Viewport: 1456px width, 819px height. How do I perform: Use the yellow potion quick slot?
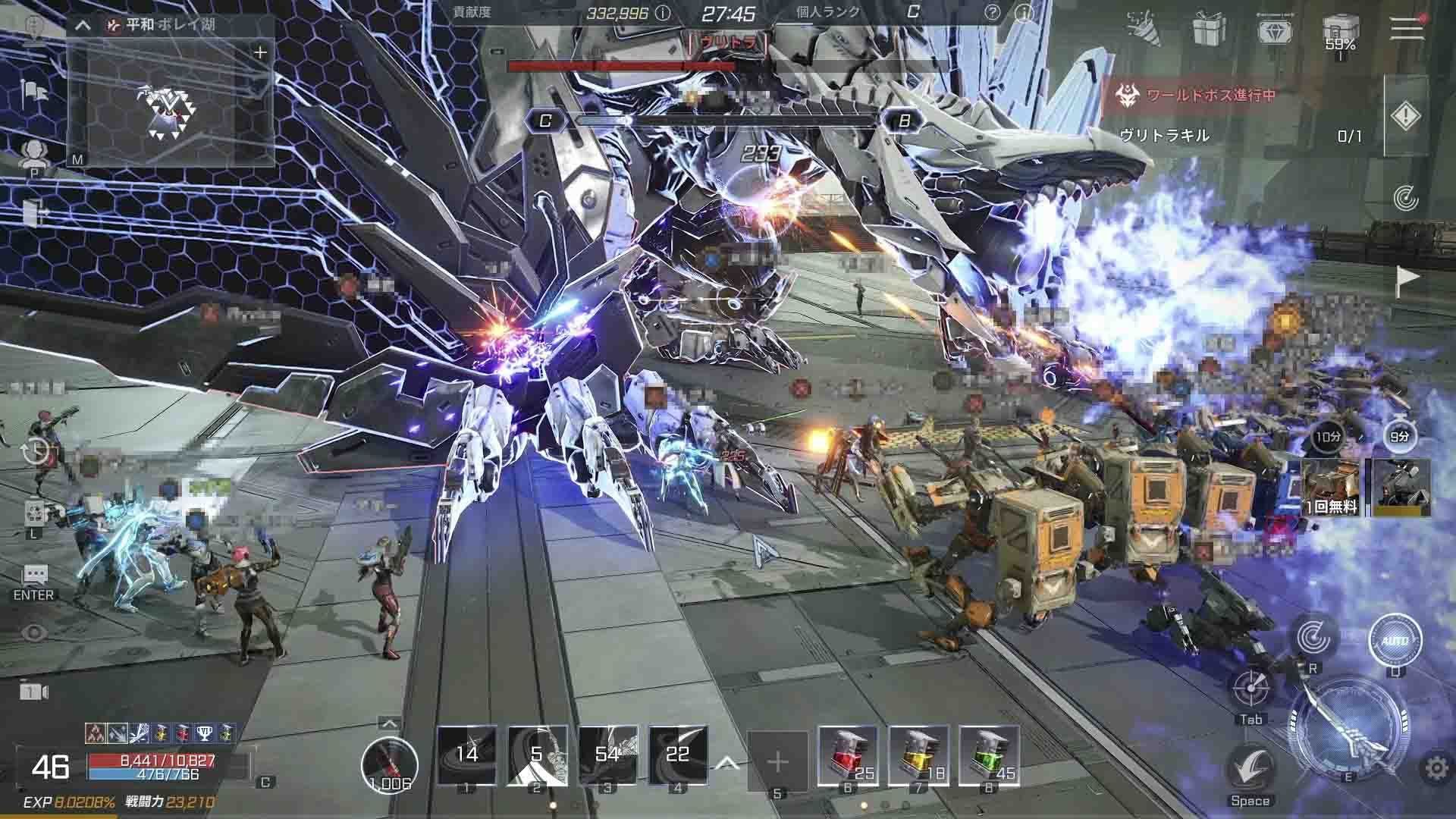[918, 755]
